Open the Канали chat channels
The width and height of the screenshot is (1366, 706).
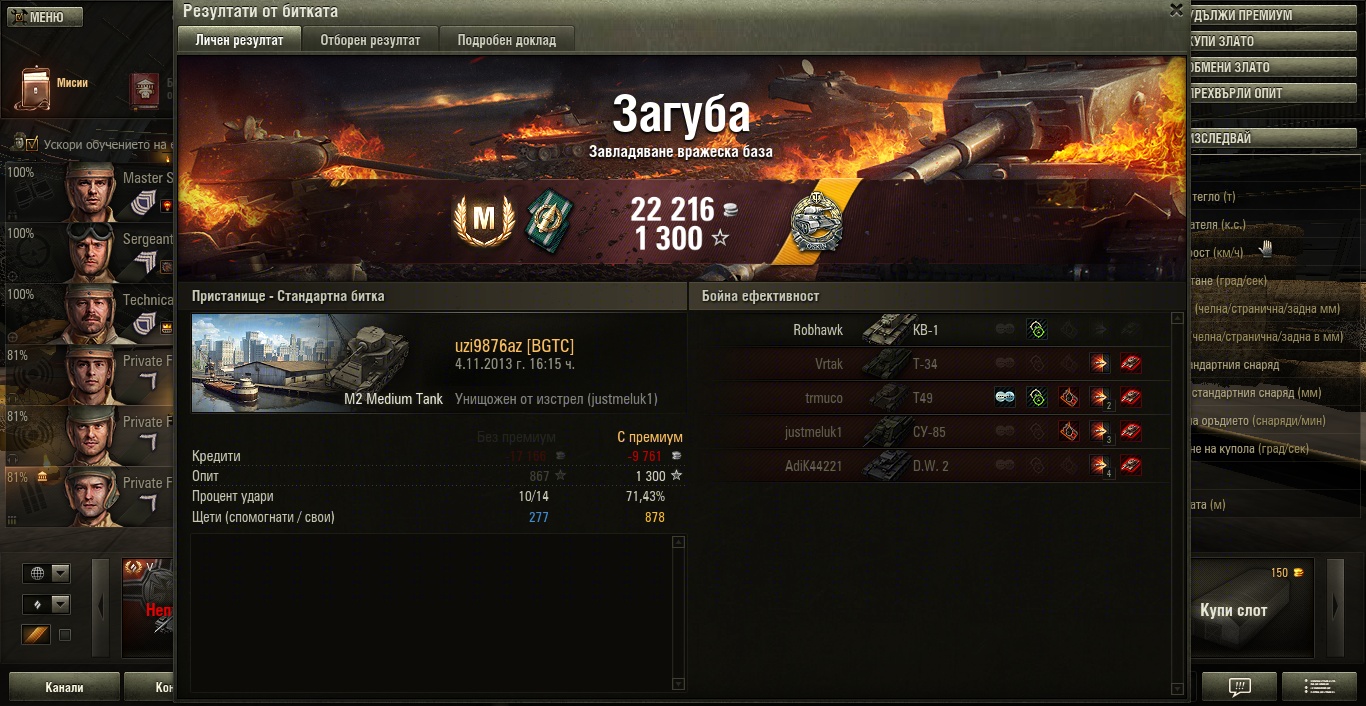pos(64,687)
